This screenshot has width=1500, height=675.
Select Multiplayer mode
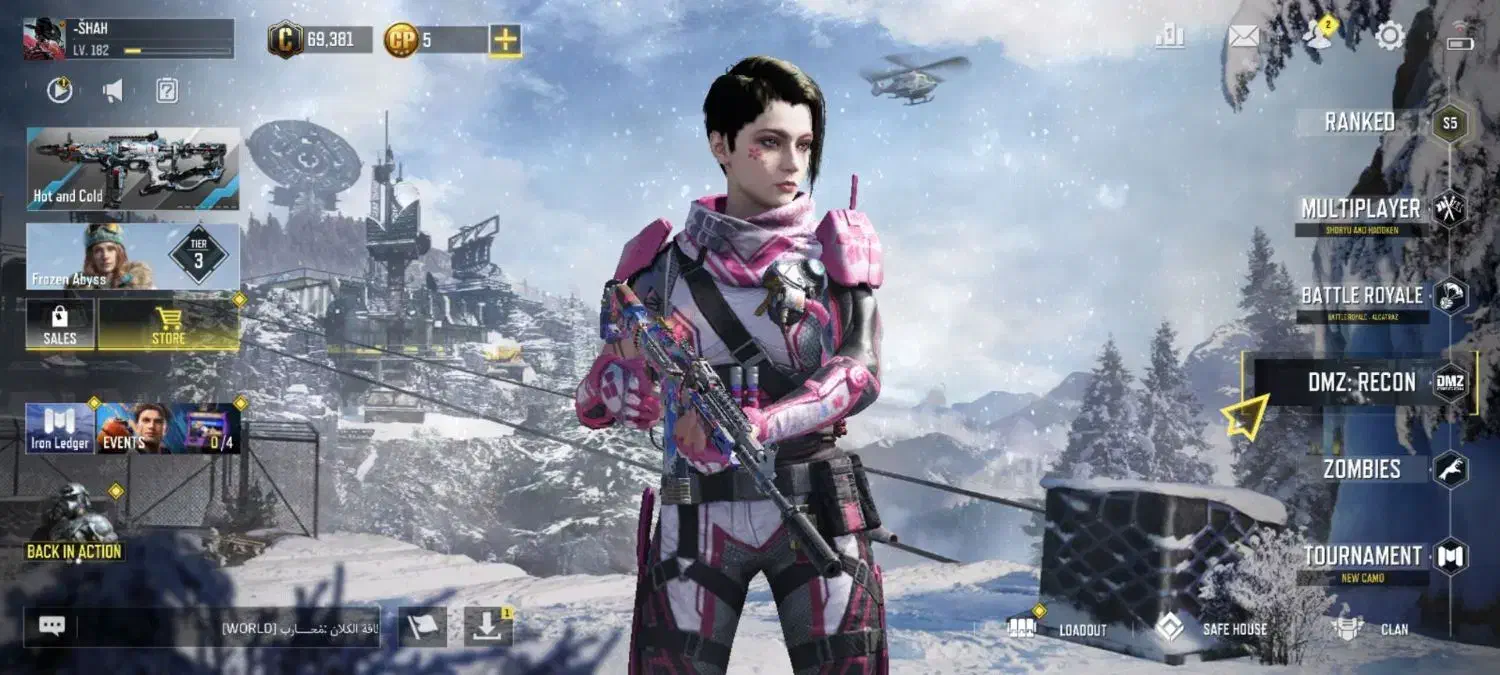[1360, 209]
